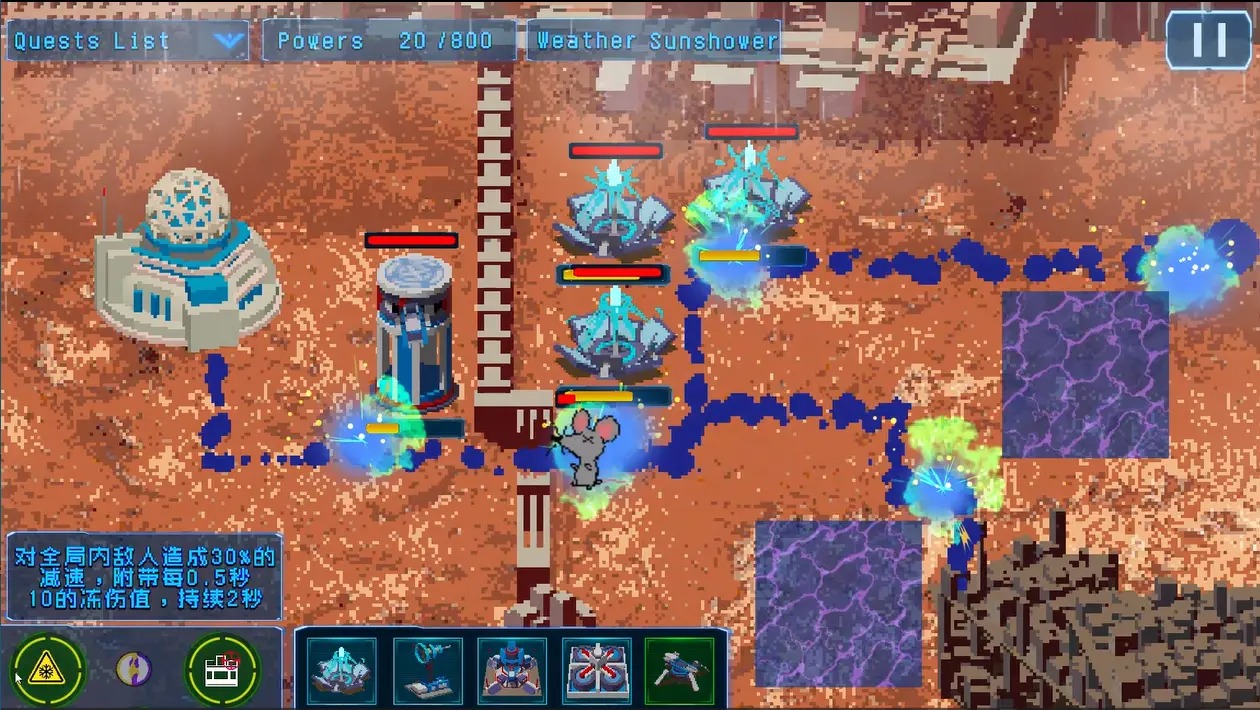Select the four-pad launcher tower card

point(596,669)
